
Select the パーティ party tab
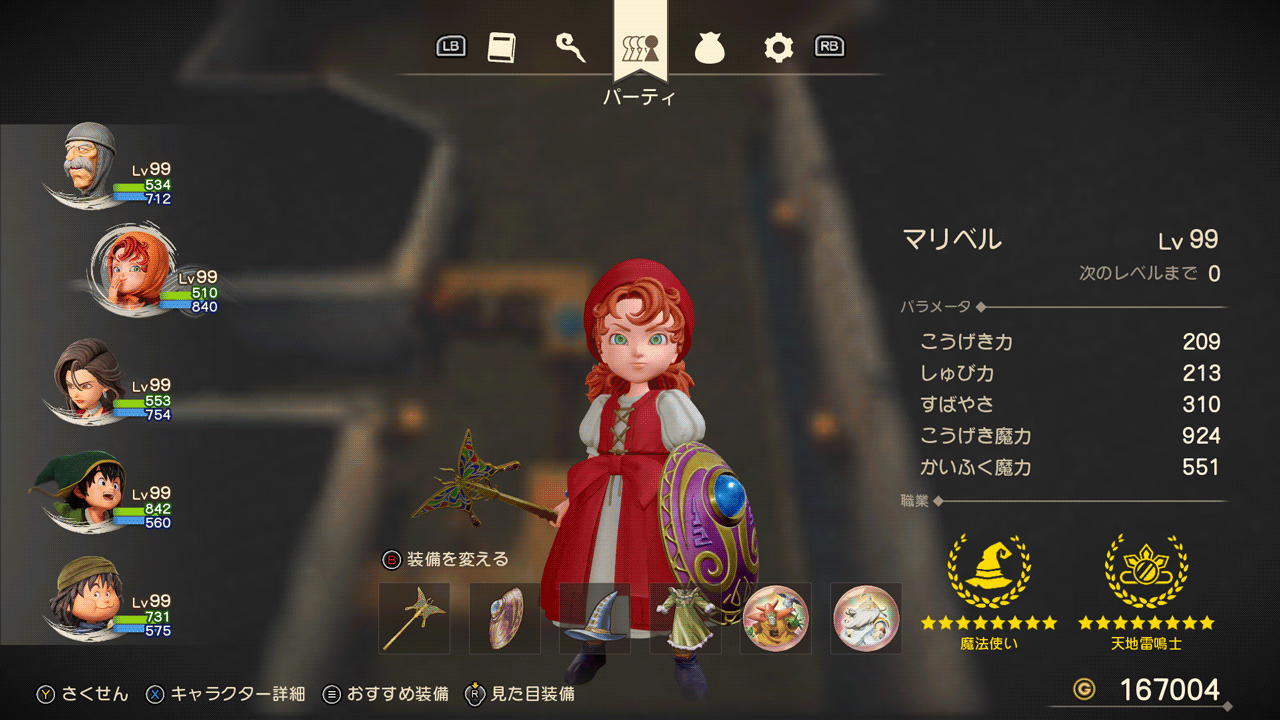pyautogui.click(x=640, y=47)
